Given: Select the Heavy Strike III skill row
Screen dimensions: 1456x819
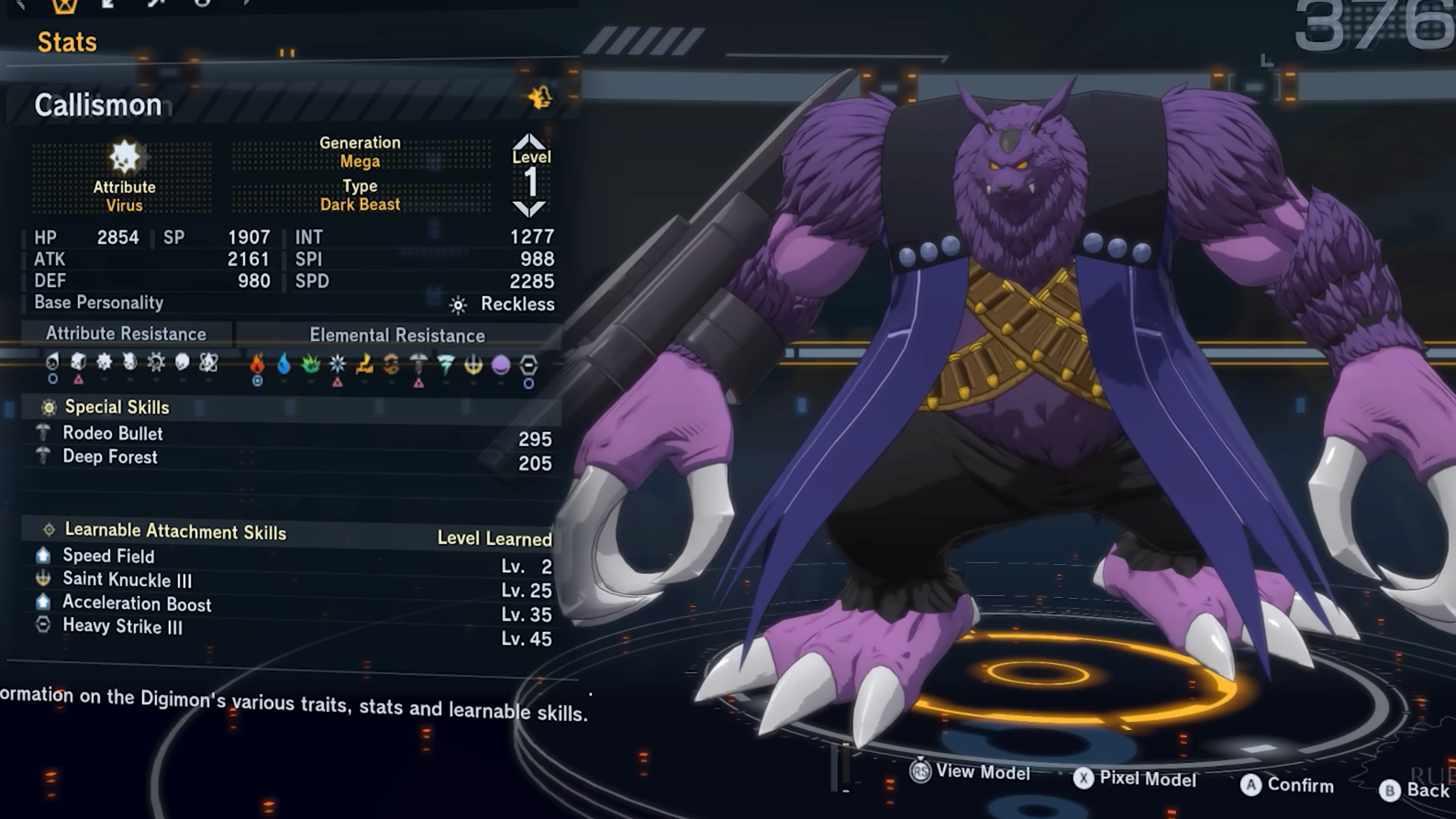Looking at the screenshot, I should [122, 627].
